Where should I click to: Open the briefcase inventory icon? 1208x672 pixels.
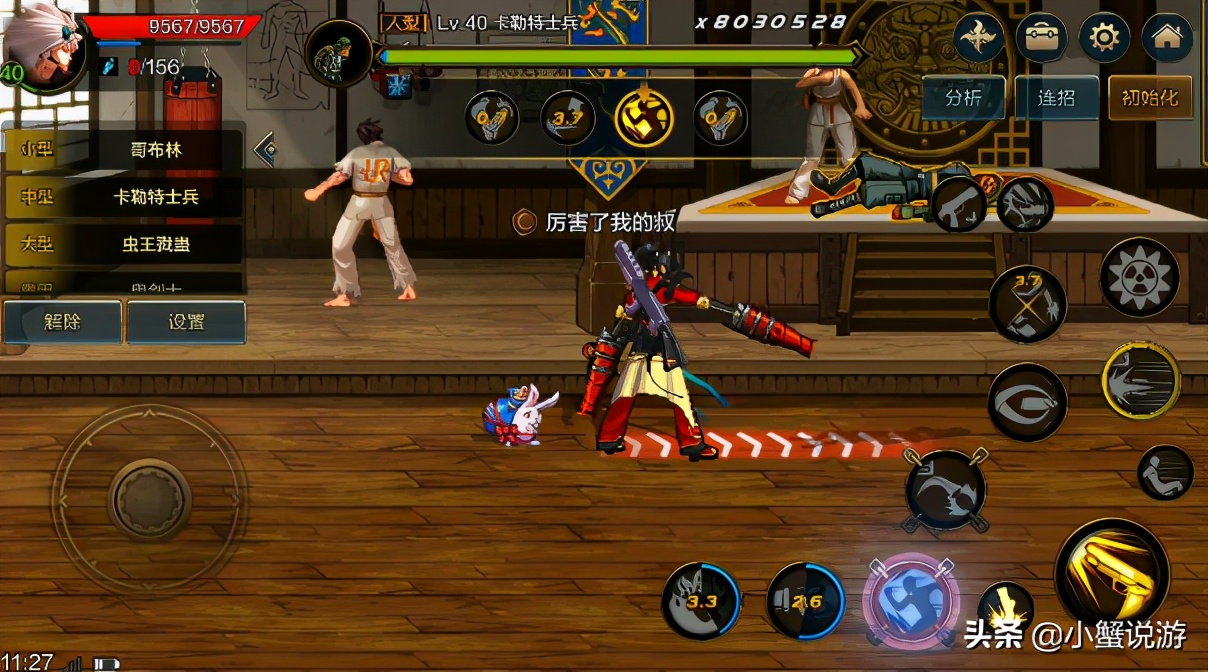pyautogui.click(x=1041, y=38)
